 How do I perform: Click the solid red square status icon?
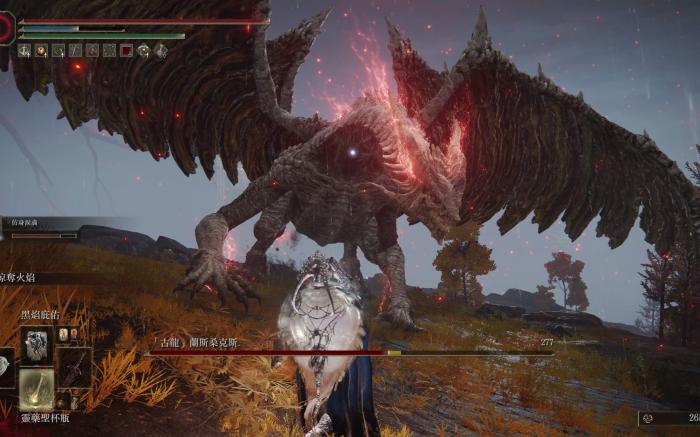pyautogui.click(x=127, y=50)
